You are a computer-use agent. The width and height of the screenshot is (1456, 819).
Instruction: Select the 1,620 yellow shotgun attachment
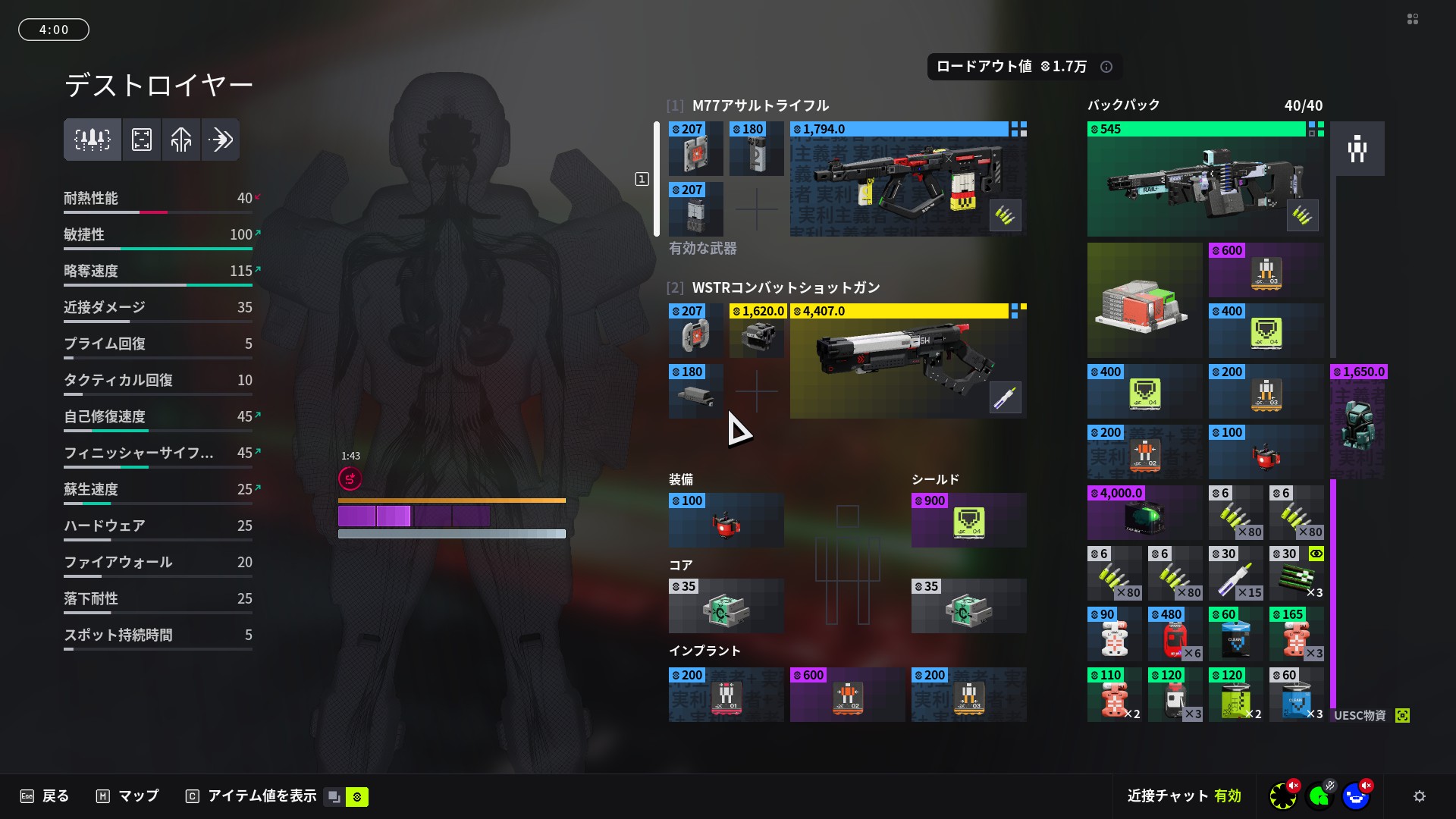(757, 331)
